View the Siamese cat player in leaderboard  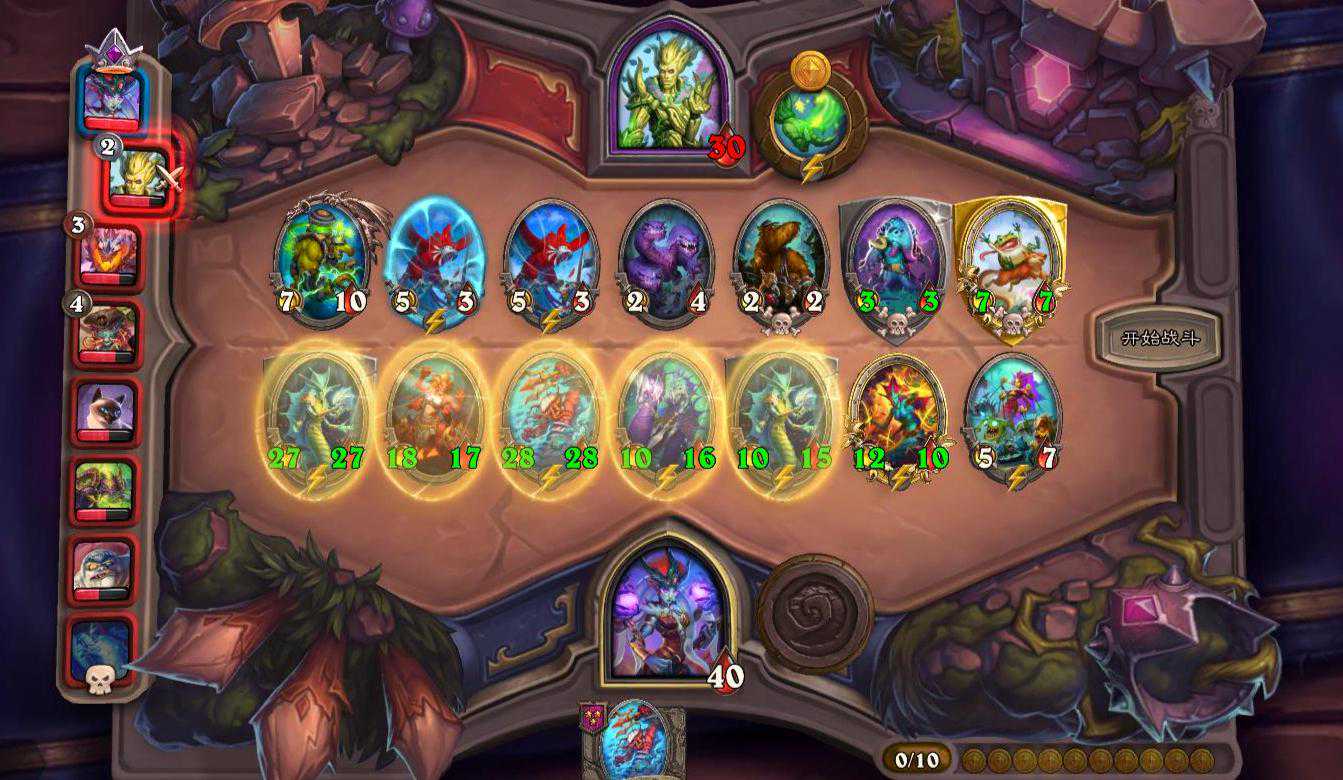tap(105, 409)
